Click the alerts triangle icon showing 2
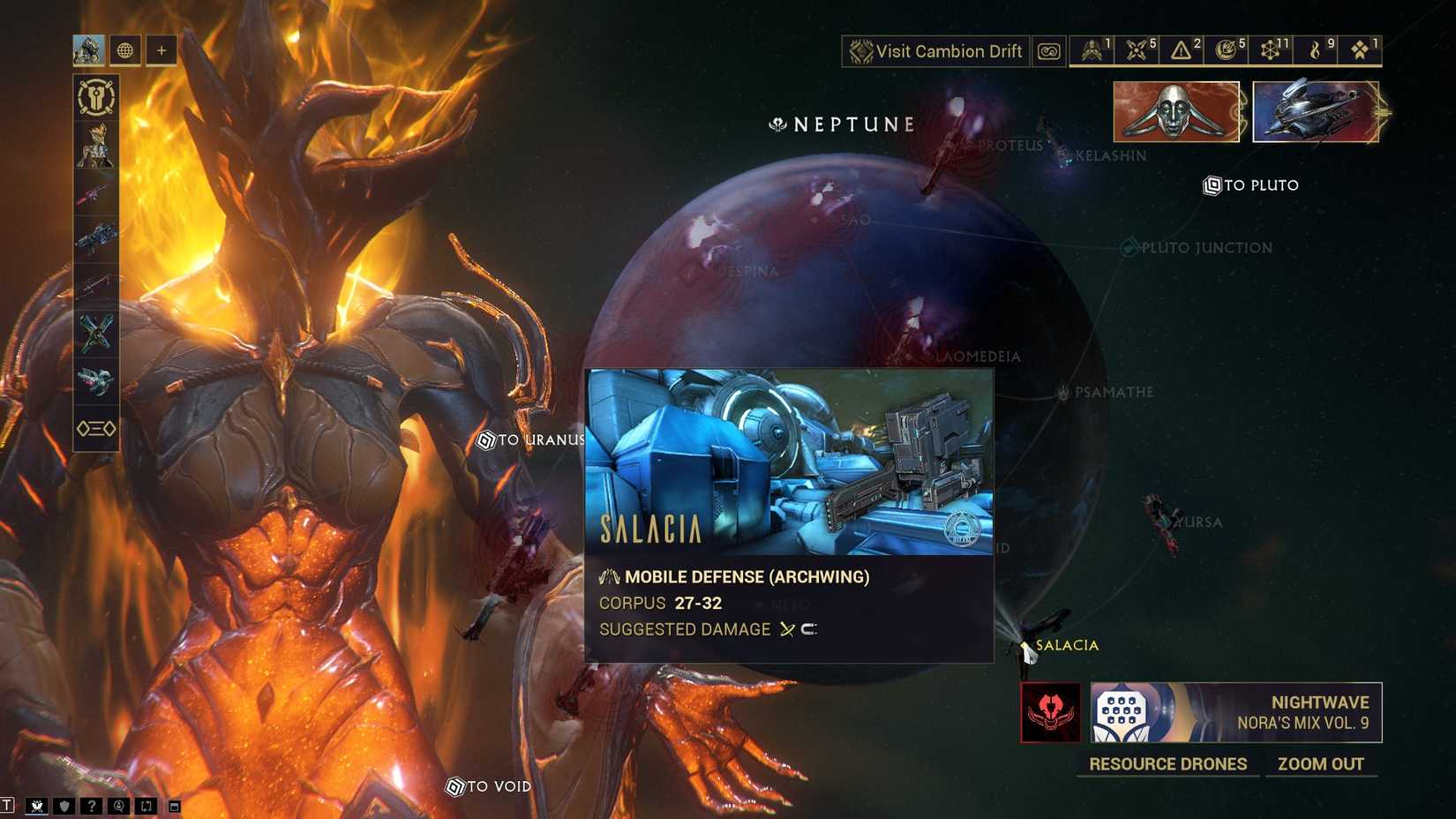The width and height of the screenshot is (1456, 819). coord(1180,50)
